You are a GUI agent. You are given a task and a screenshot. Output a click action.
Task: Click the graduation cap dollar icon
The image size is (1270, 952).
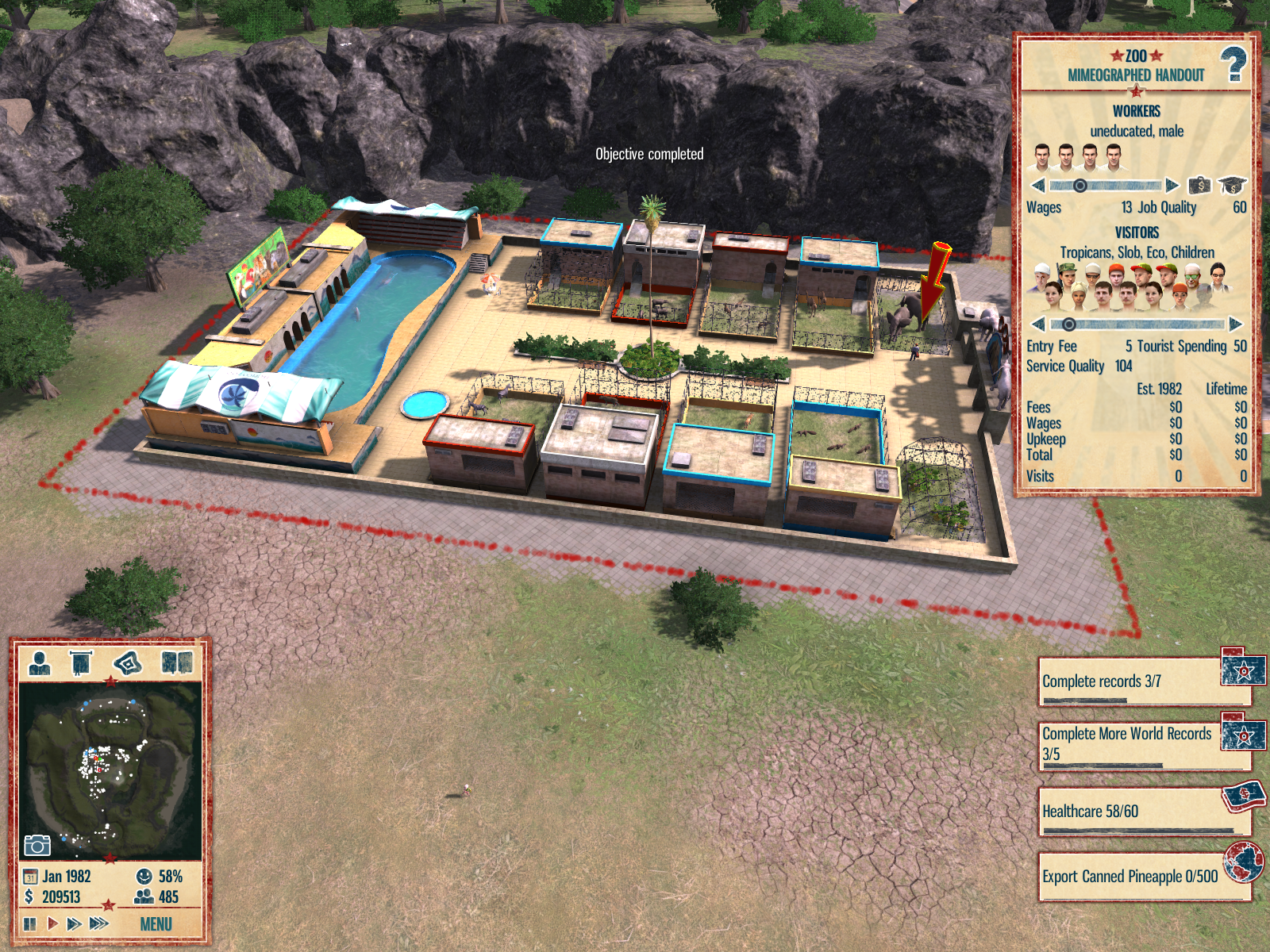(1232, 186)
